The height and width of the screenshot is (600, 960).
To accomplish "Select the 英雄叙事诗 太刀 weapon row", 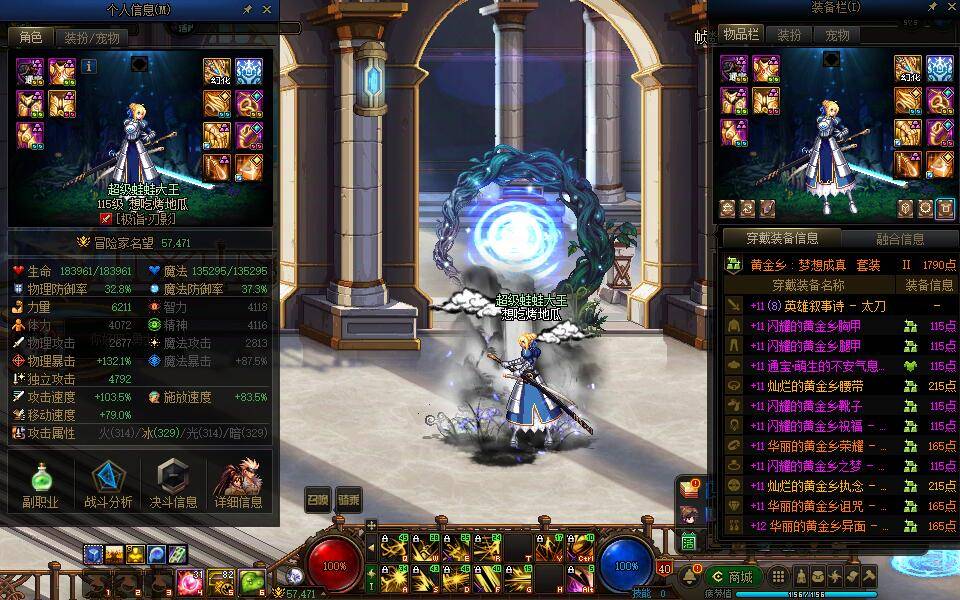I will click(820, 305).
